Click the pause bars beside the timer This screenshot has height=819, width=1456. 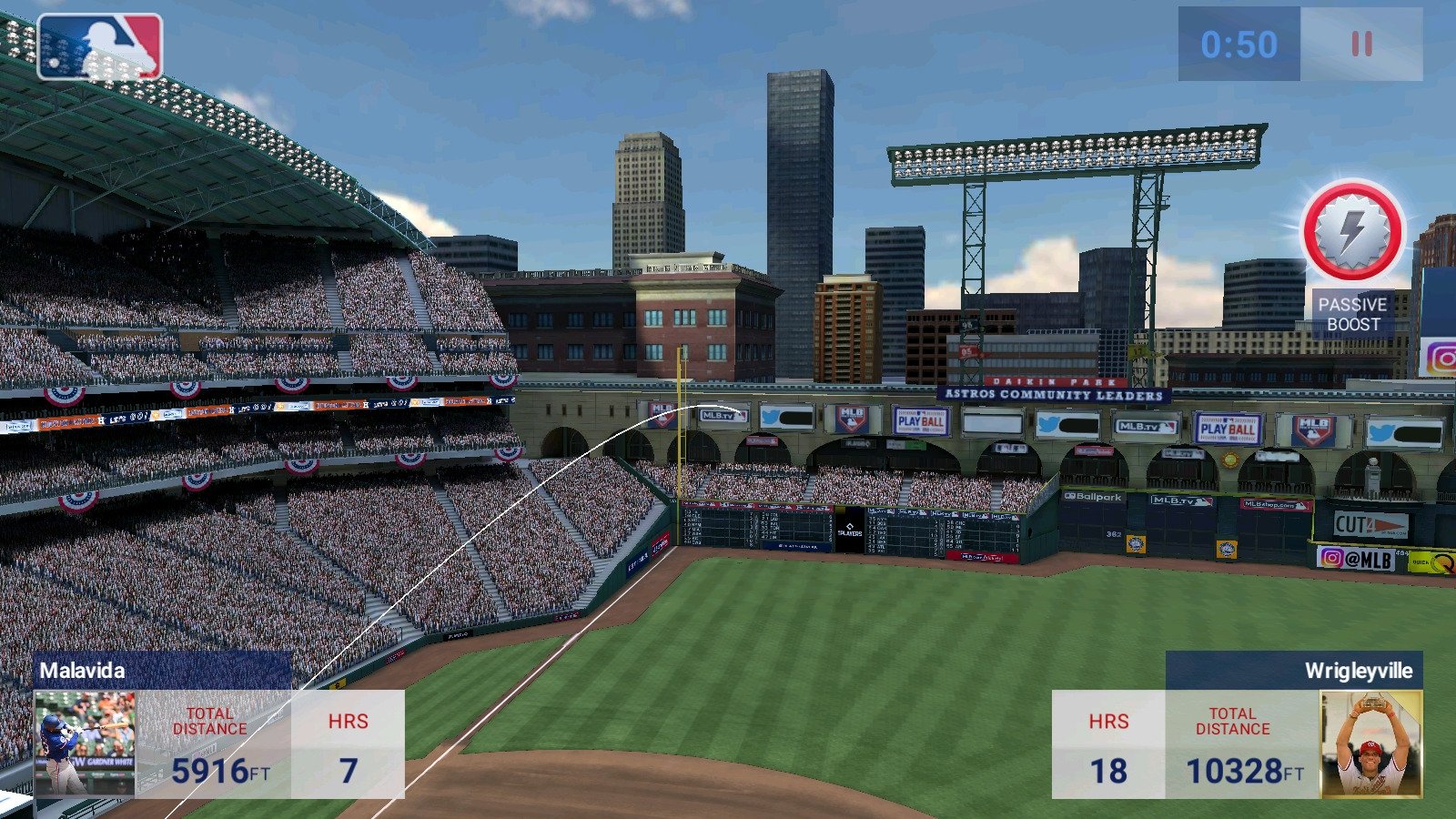coord(1360,43)
